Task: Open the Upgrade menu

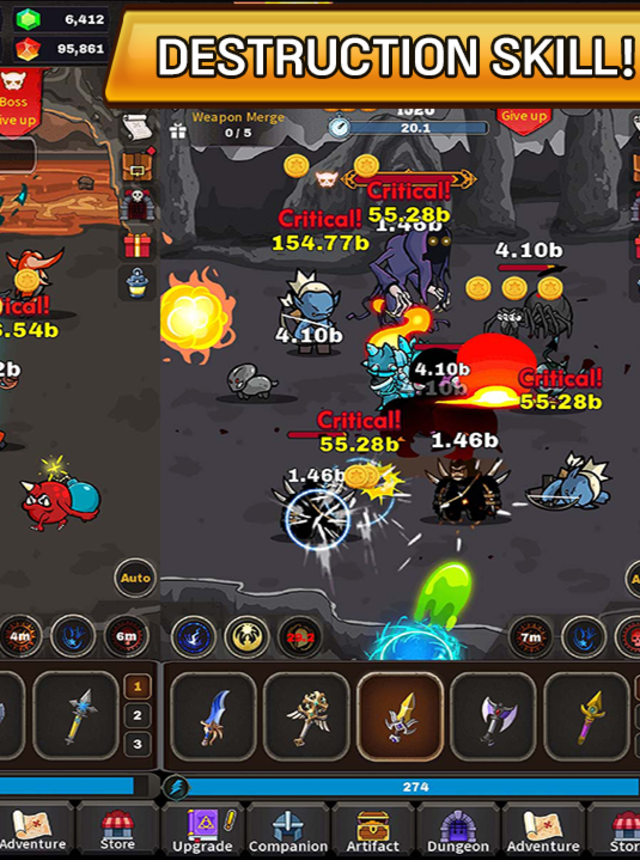Action: click(203, 830)
